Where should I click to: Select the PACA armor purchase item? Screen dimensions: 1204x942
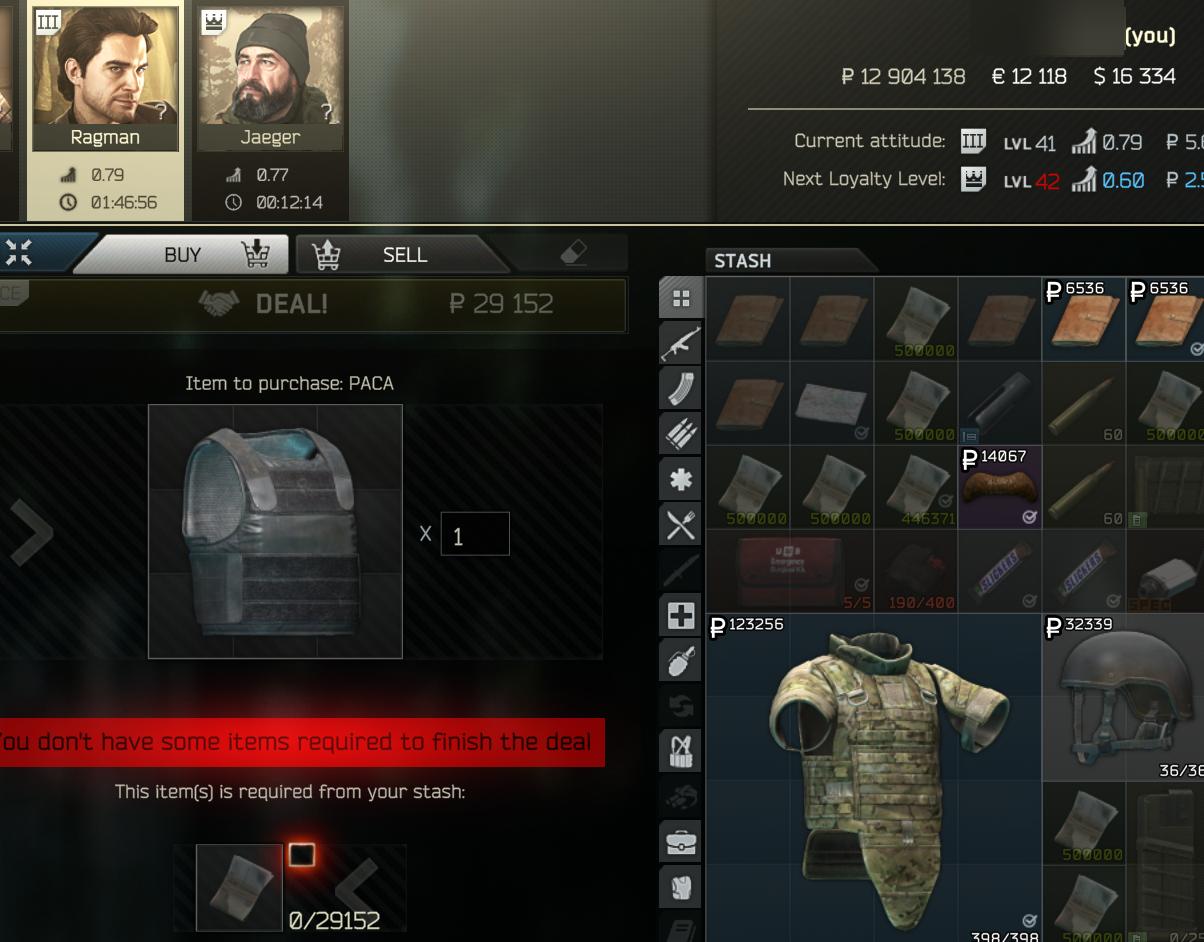coord(275,531)
